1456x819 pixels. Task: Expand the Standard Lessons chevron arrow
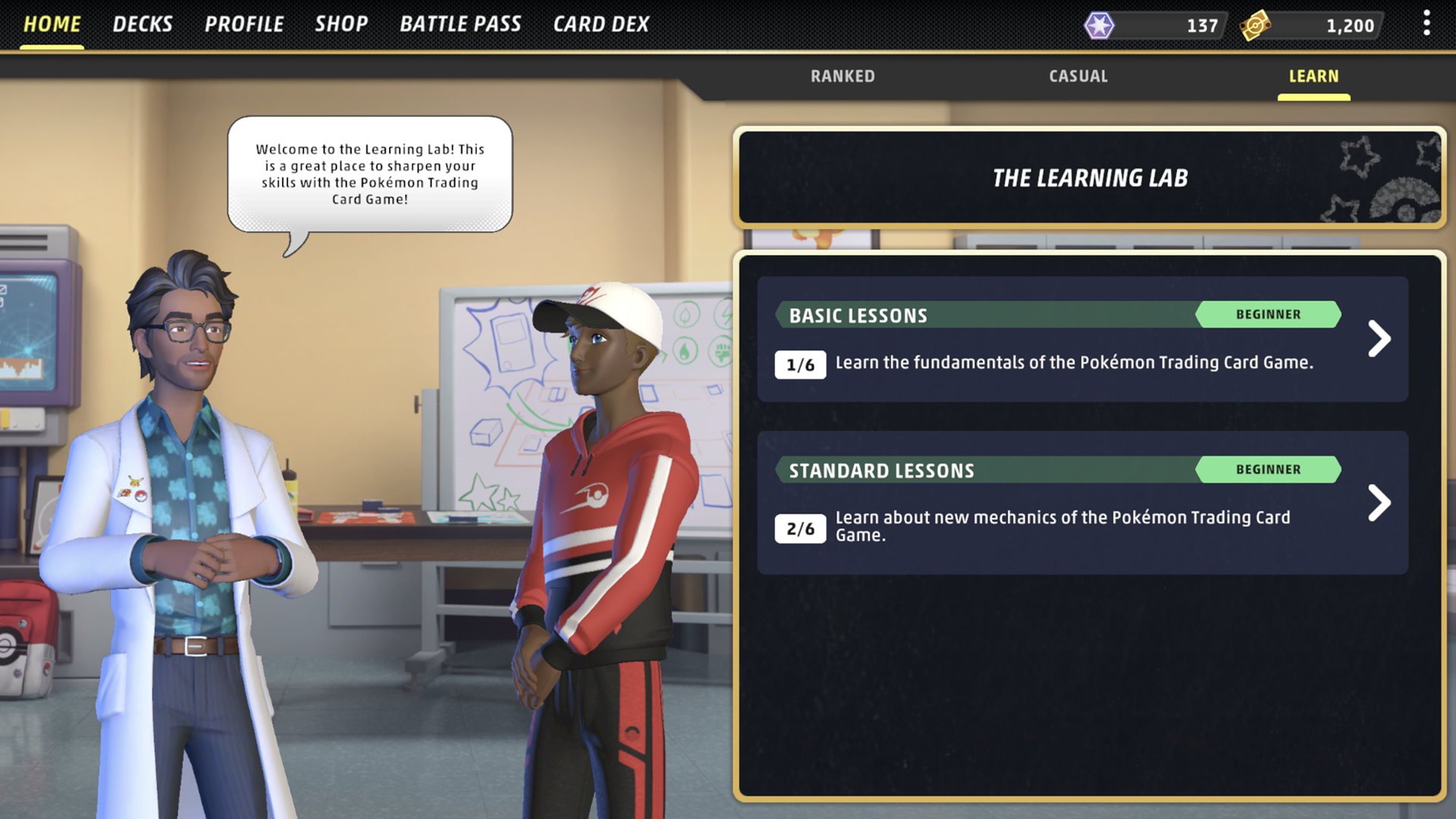coord(1380,503)
